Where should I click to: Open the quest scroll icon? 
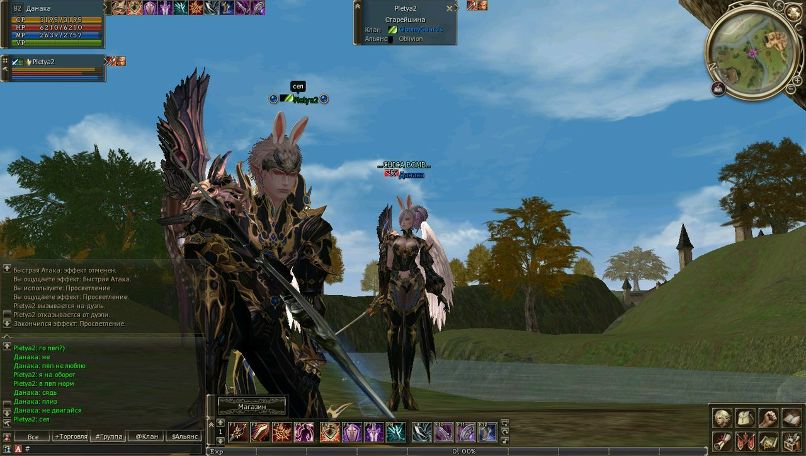tap(721, 440)
